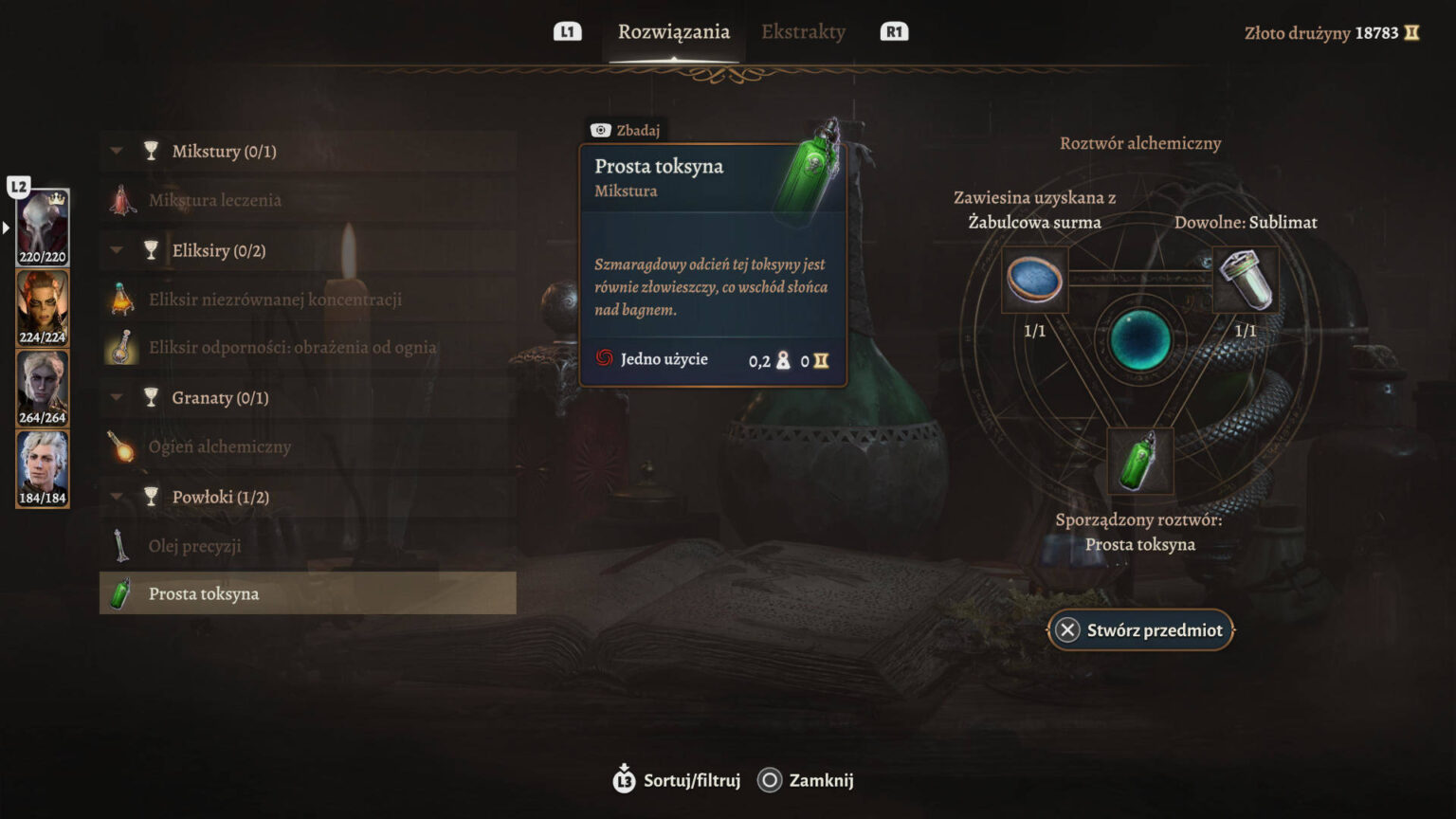Open the Rozwiązania tab
This screenshot has height=819, width=1456.
[675, 31]
